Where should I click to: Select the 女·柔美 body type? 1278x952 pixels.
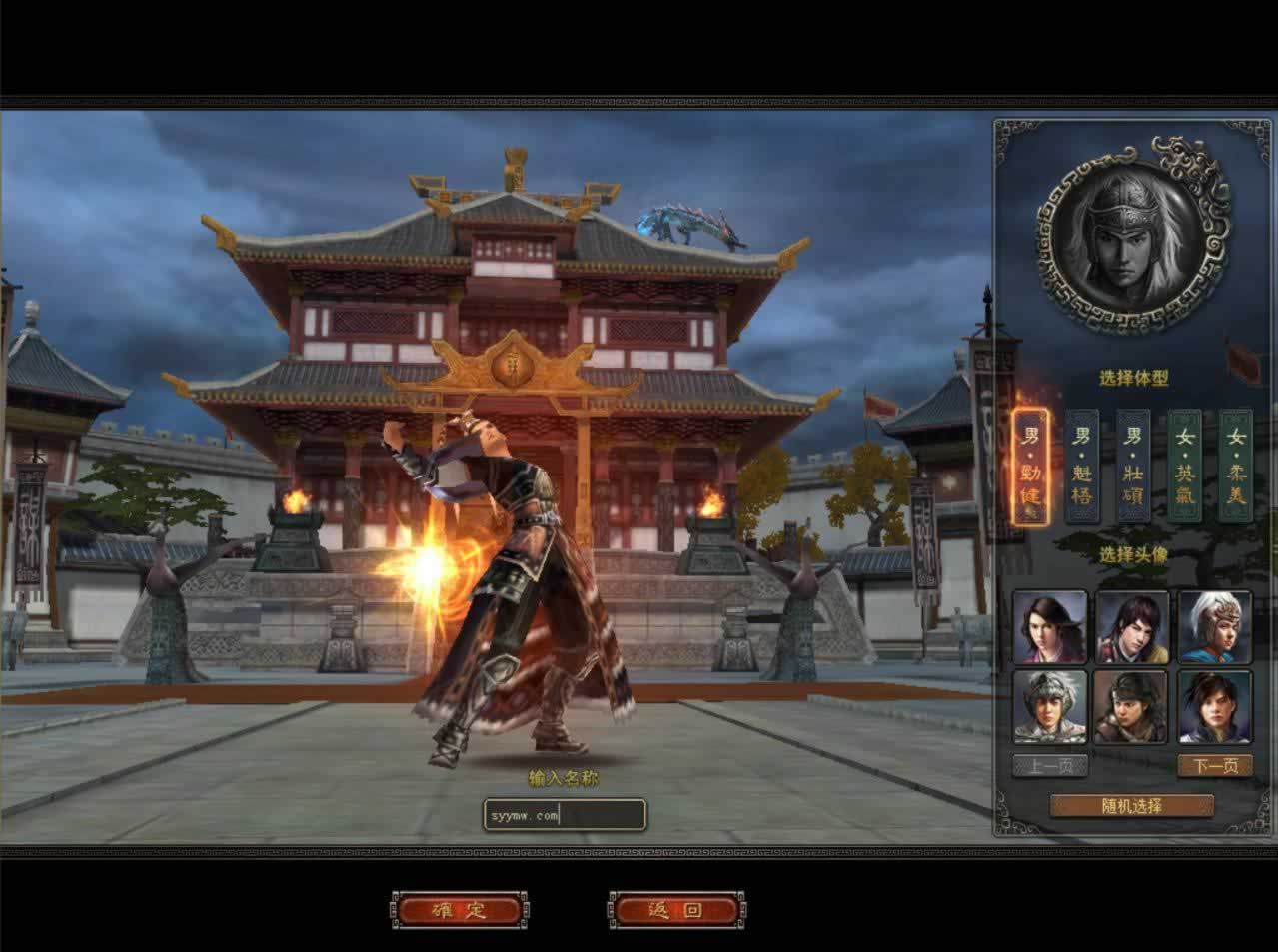[x=1236, y=467]
